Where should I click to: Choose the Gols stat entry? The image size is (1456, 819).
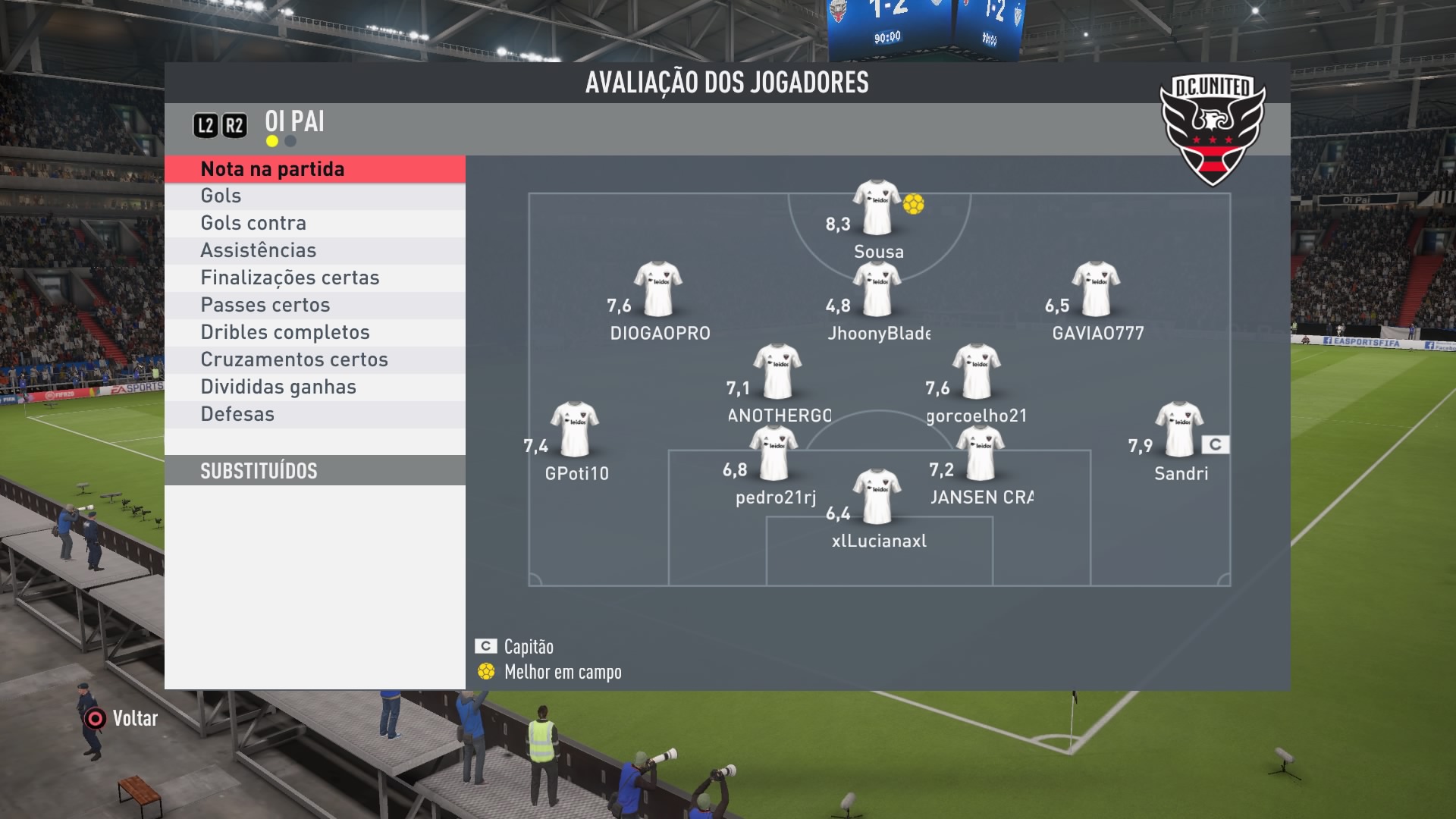click(x=315, y=196)
